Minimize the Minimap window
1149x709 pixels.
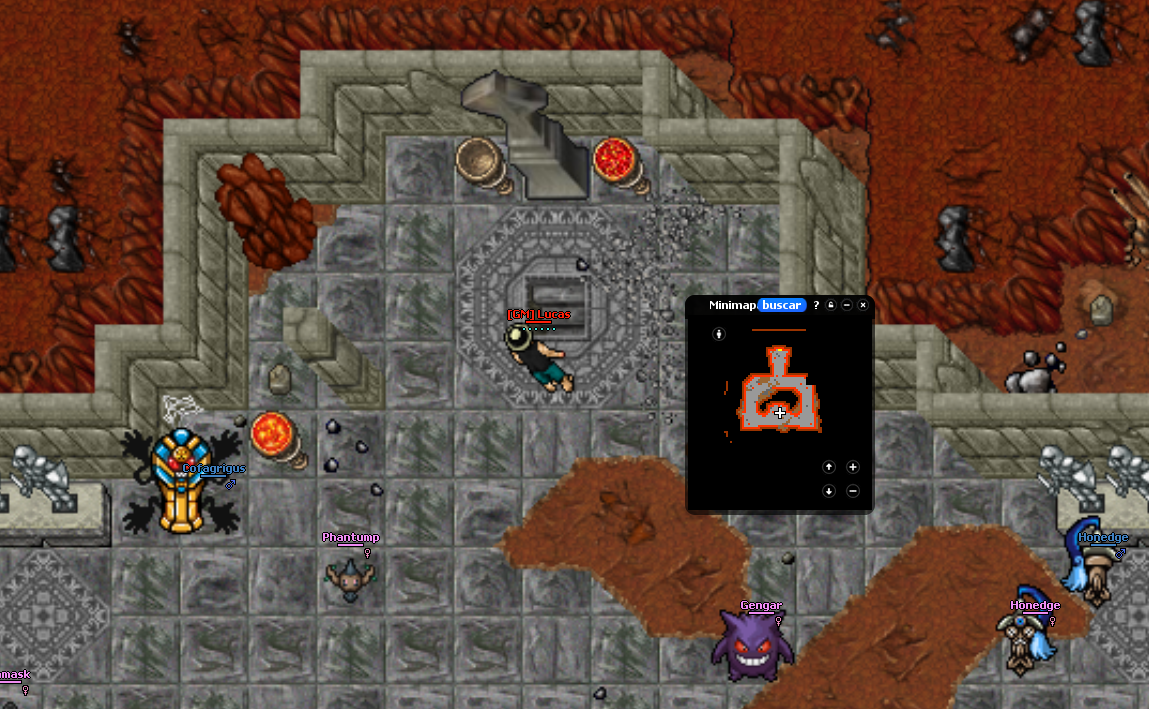click(x=847, y=305)
